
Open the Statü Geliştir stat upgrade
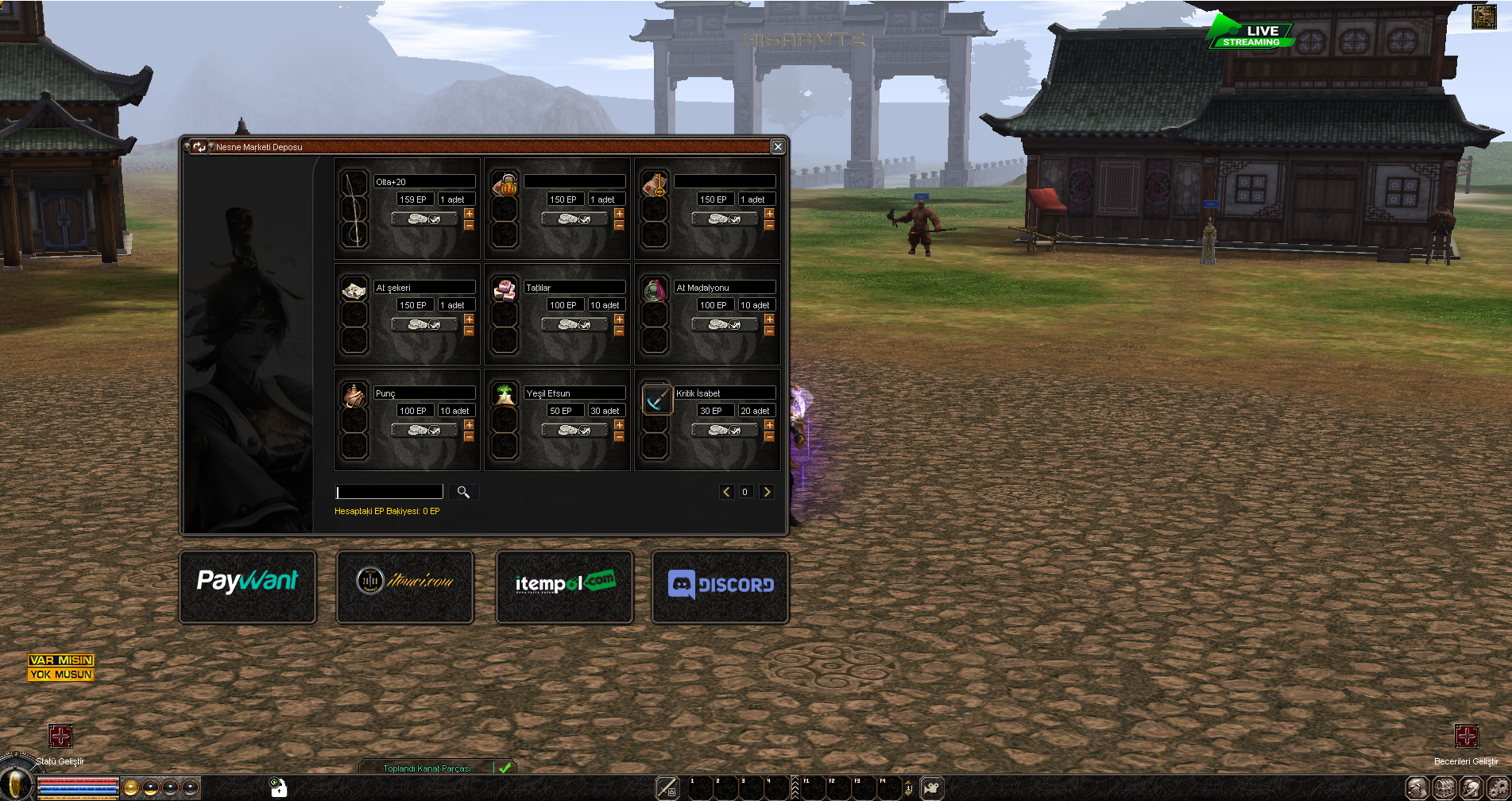pos(60,736)
